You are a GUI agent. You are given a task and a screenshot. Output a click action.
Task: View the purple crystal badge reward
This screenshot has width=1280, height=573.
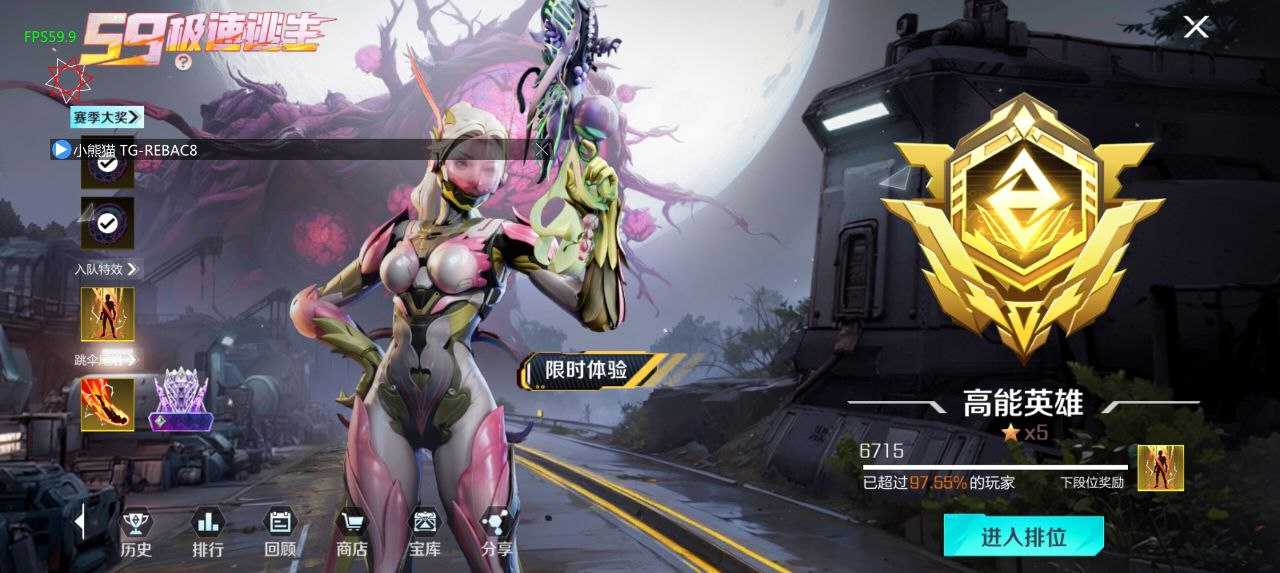pos(180,400)
